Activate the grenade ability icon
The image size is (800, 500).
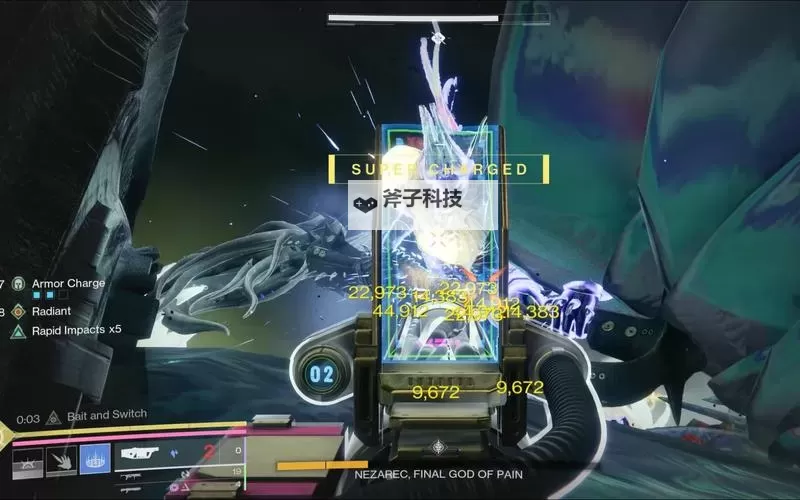pos(27,460)
